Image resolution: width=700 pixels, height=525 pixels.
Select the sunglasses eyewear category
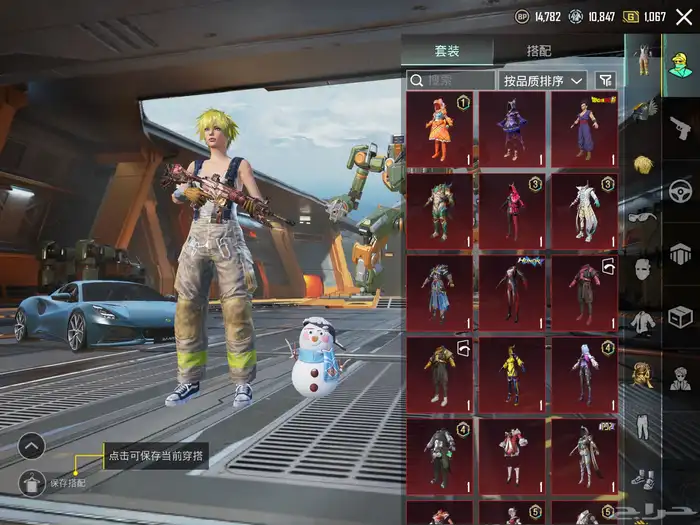(640, 217)
